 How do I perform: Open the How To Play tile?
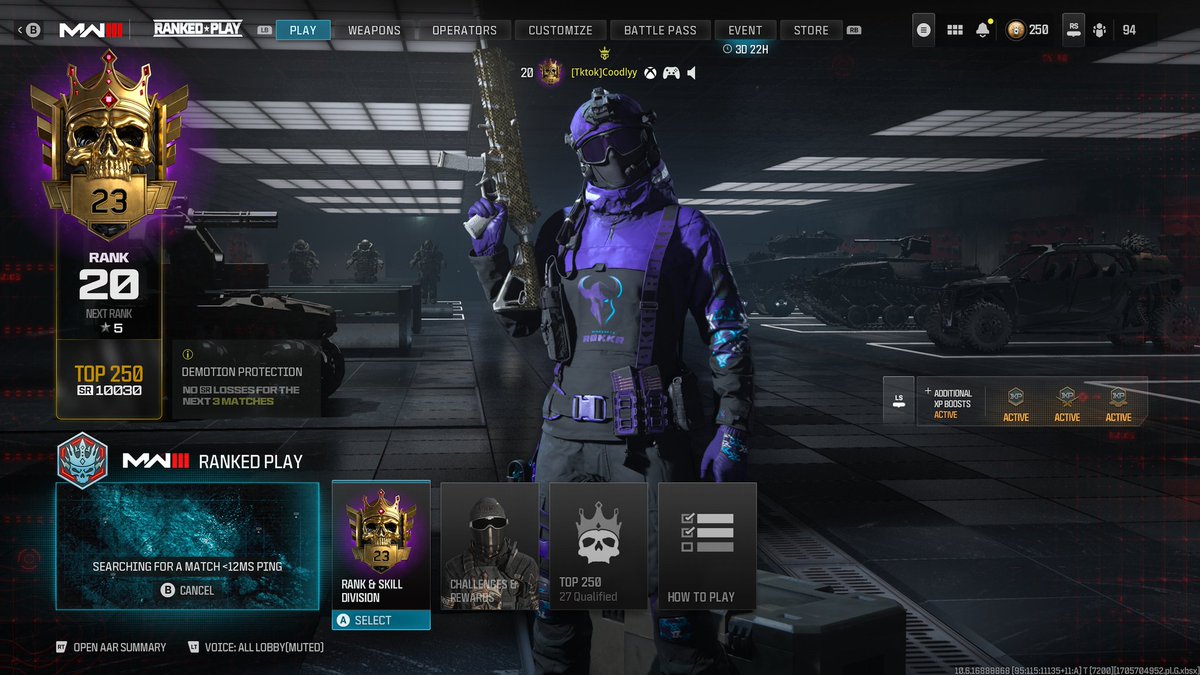tap(706, 546)
